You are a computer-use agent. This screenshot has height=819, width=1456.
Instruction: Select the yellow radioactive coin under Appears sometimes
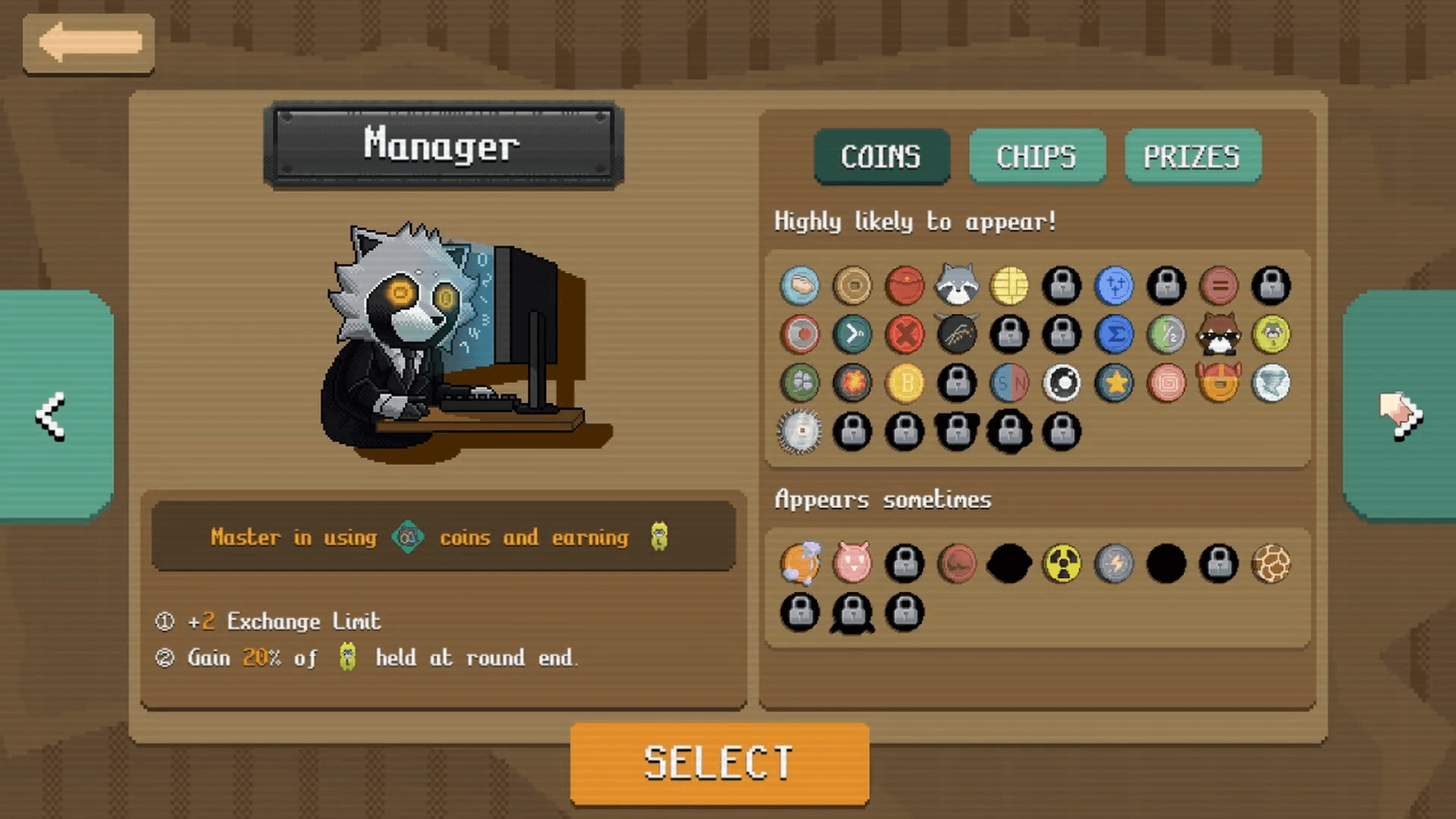1062,562
